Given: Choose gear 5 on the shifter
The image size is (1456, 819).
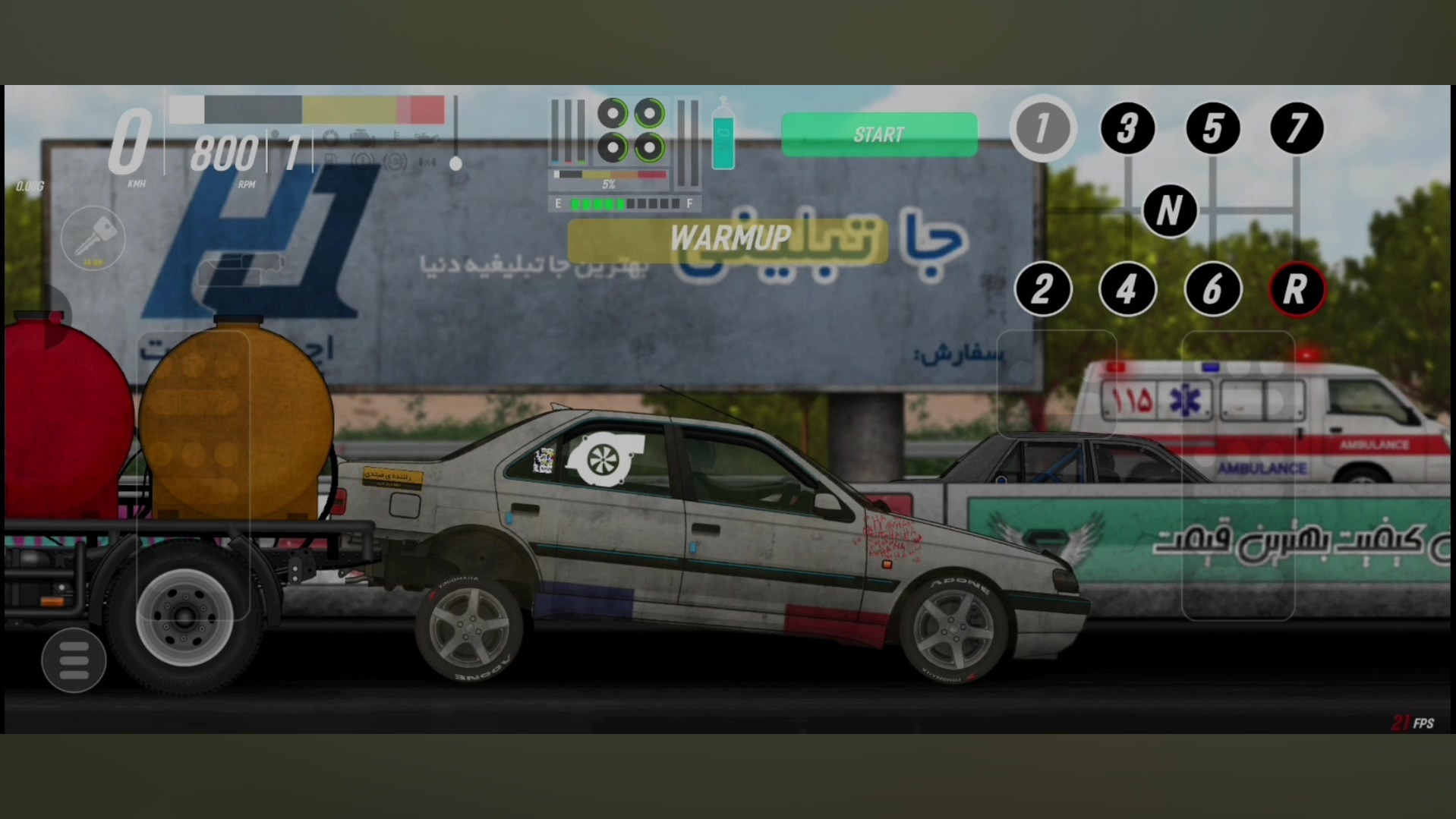Looking at the screenshot, I should point(1212,128).
